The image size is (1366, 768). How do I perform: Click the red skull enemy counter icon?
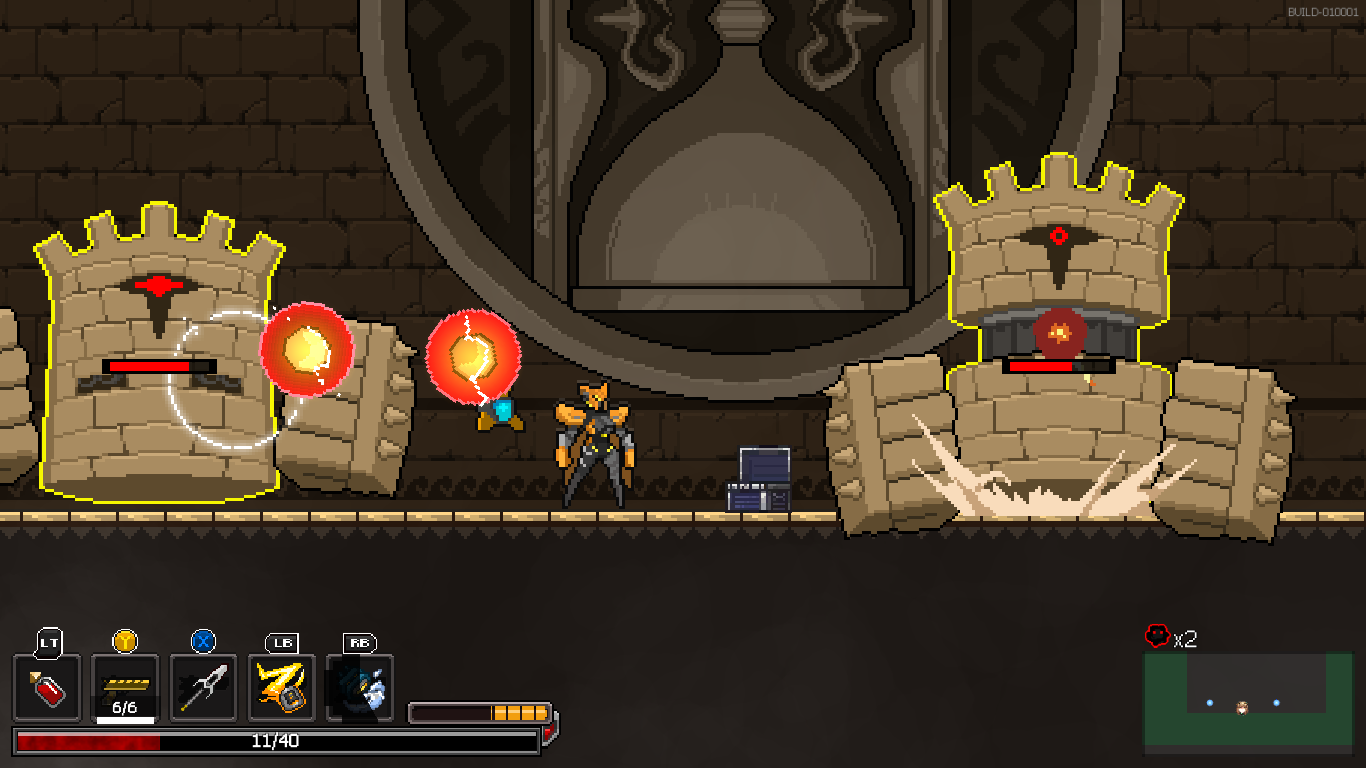pyautogui.click(x=1157, y=634)
